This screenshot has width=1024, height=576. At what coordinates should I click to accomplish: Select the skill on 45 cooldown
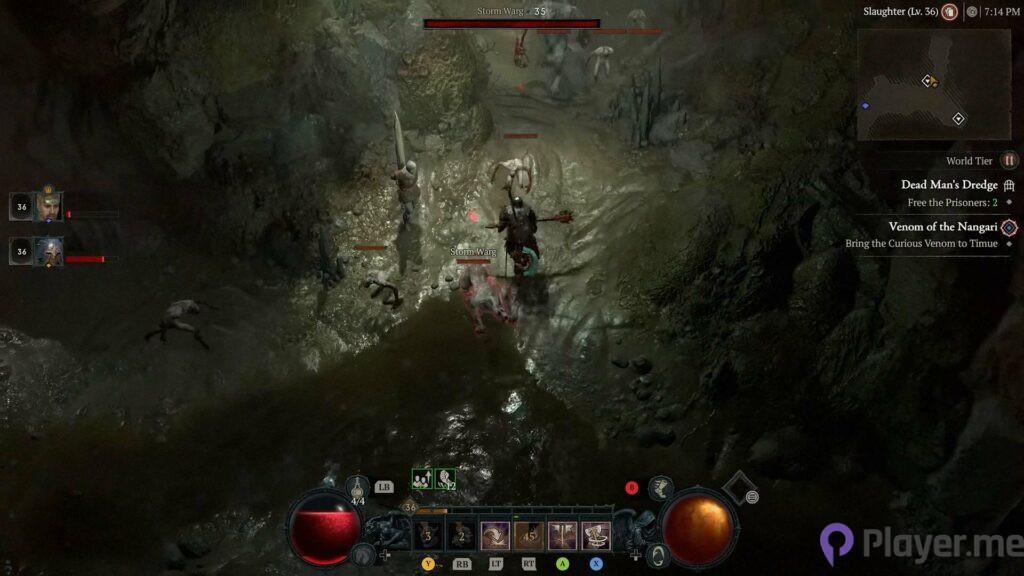click(x=529, y=536)
